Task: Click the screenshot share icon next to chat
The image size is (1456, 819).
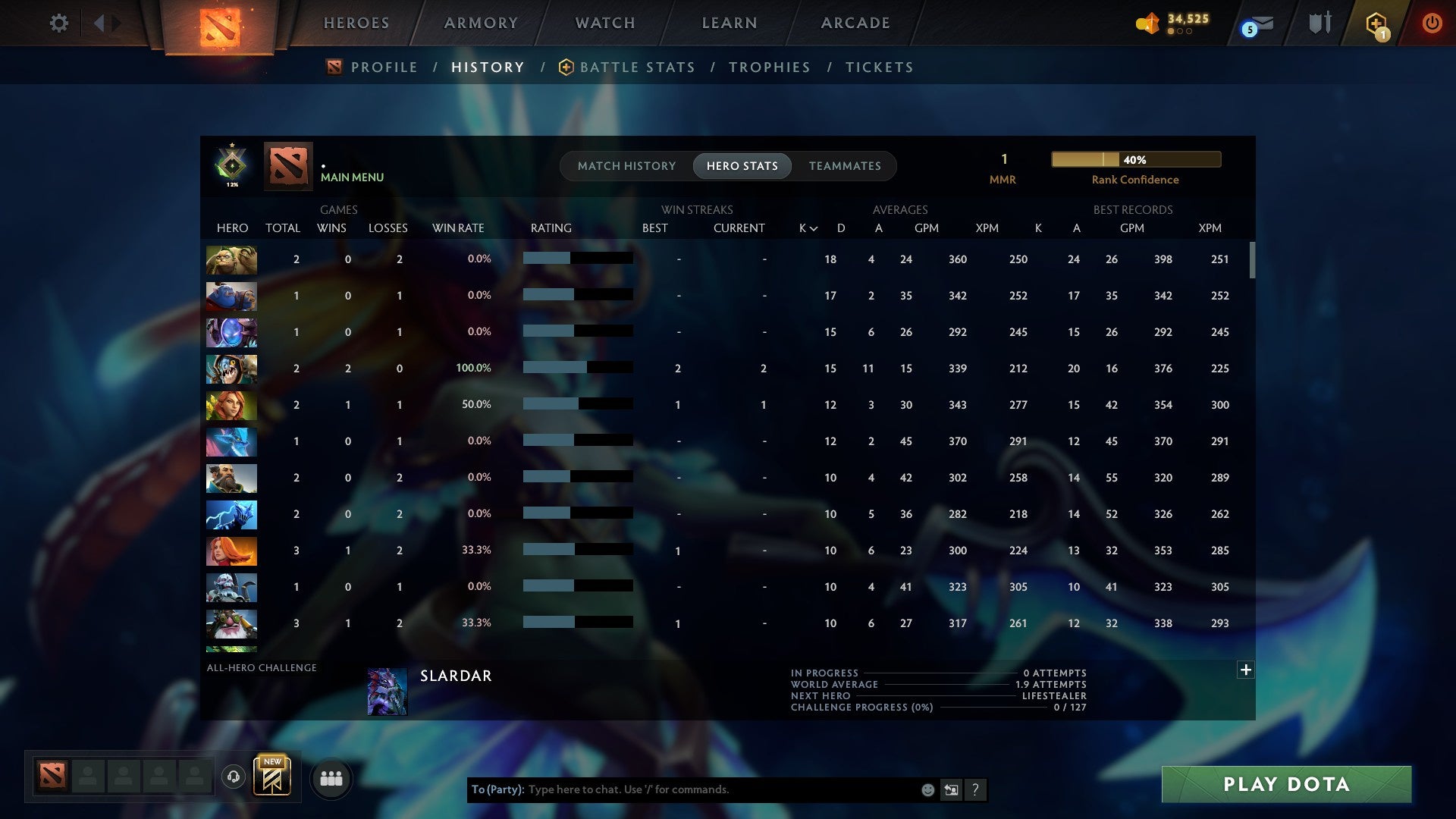Action: click(951, 789)
